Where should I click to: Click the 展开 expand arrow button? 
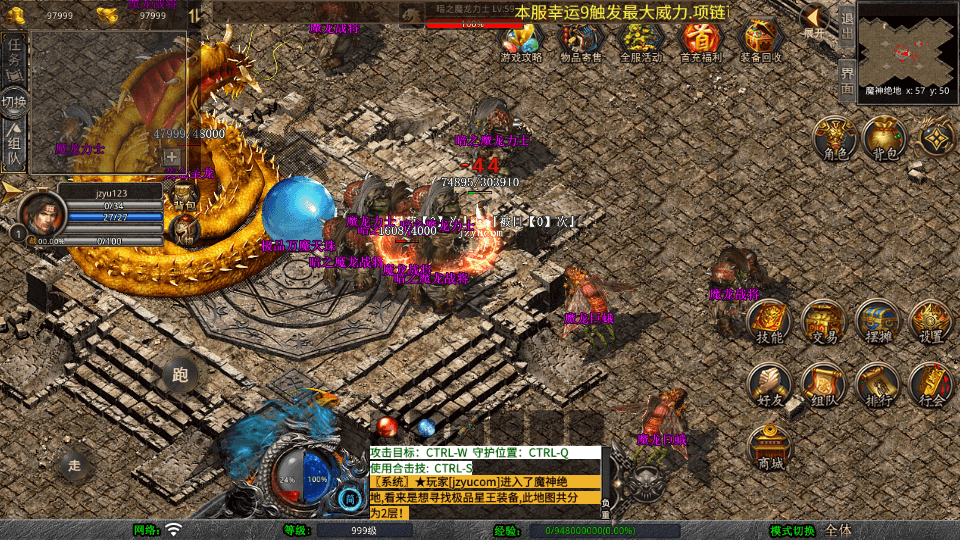pos(815,20)
